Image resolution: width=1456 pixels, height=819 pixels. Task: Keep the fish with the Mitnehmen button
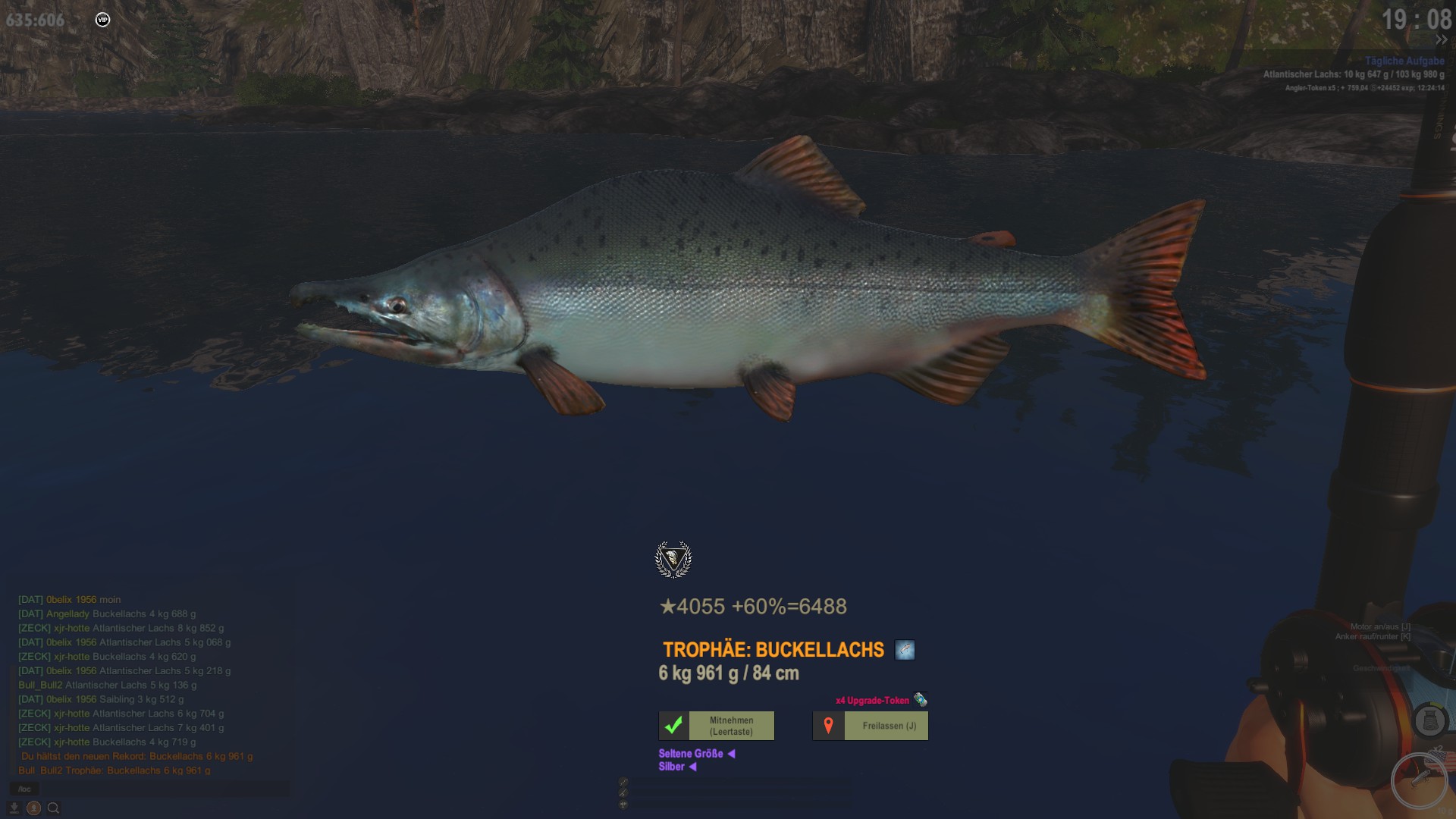pos(717,726)
